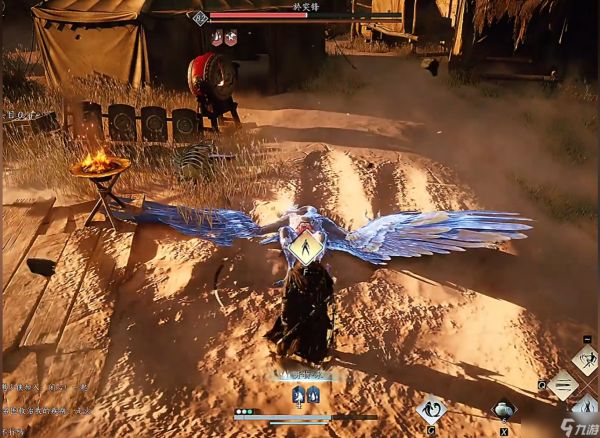The height and width of the screenshot is (438, 600).
Task: Select the right player buff icon
Action: [x=312, y=395]
